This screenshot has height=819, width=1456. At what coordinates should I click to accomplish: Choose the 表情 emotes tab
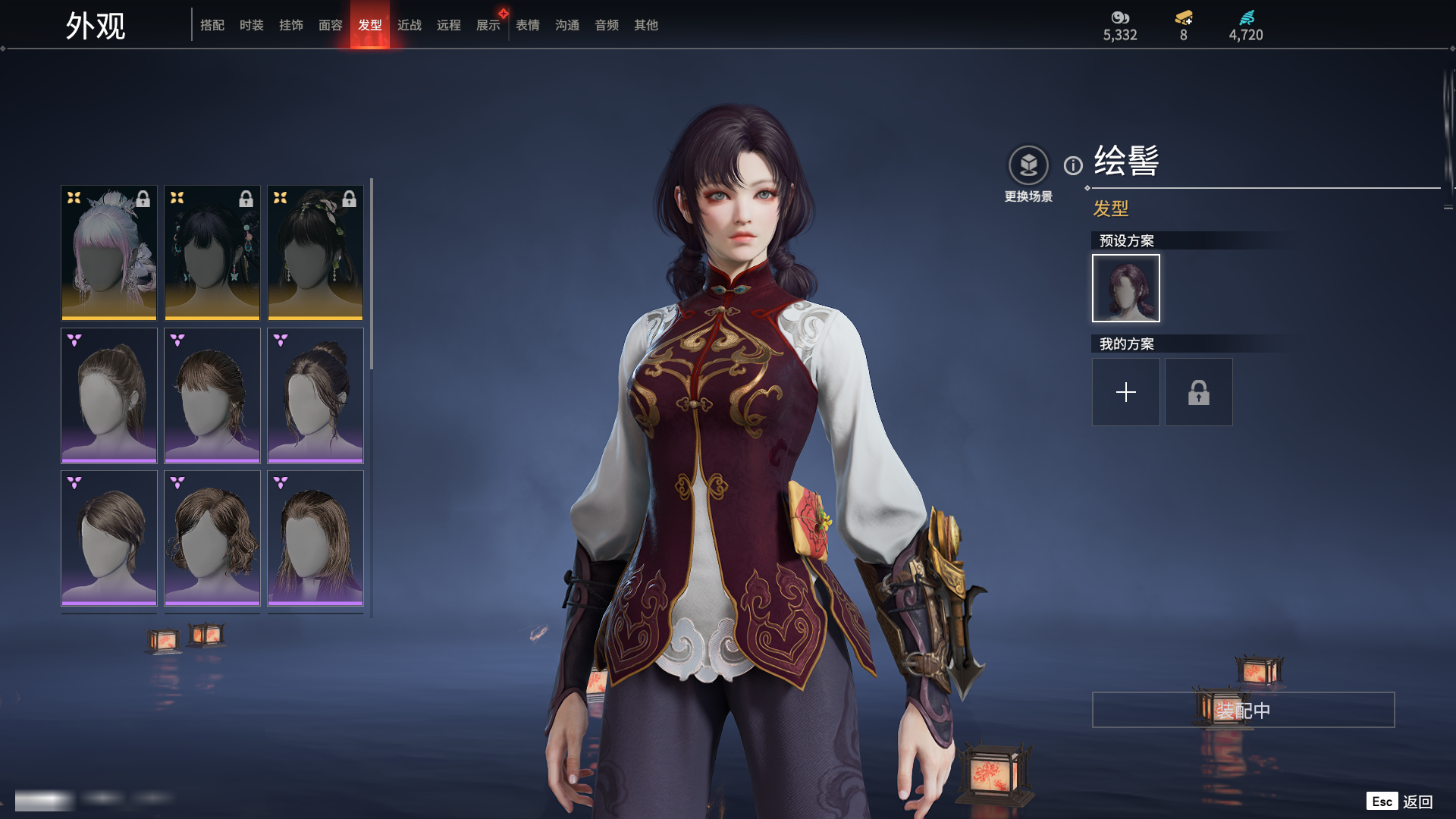[x=528, y=25]
